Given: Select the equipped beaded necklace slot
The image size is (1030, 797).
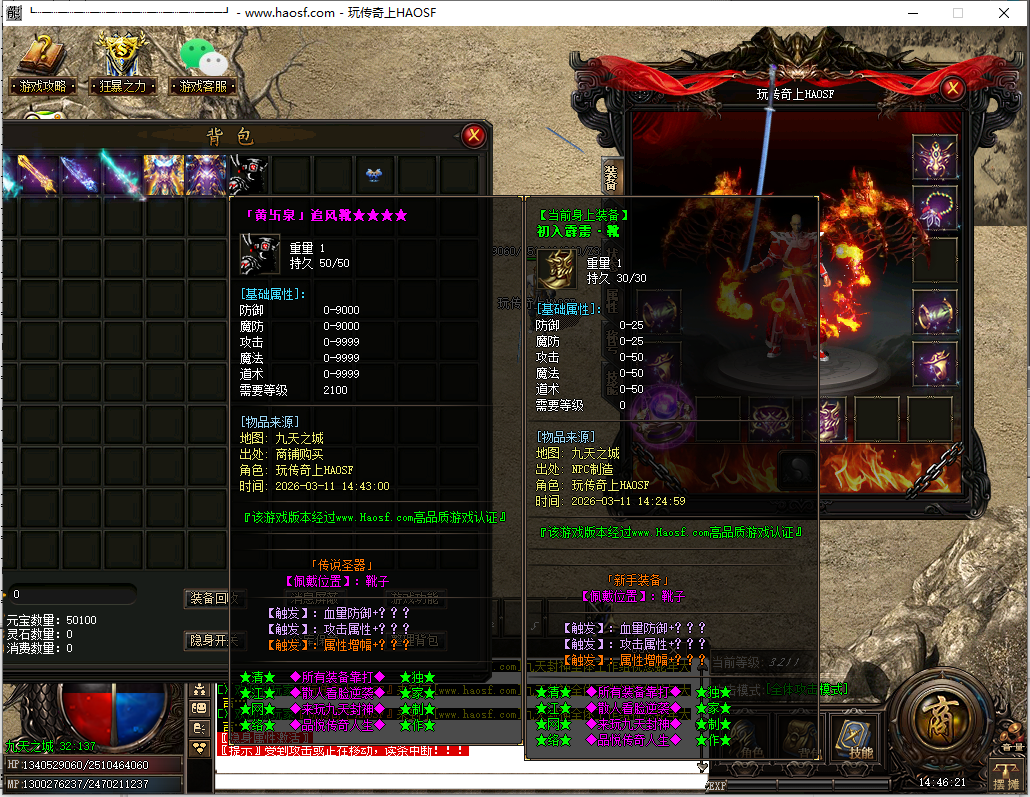Looking at the screenshot, I should 935,209.
